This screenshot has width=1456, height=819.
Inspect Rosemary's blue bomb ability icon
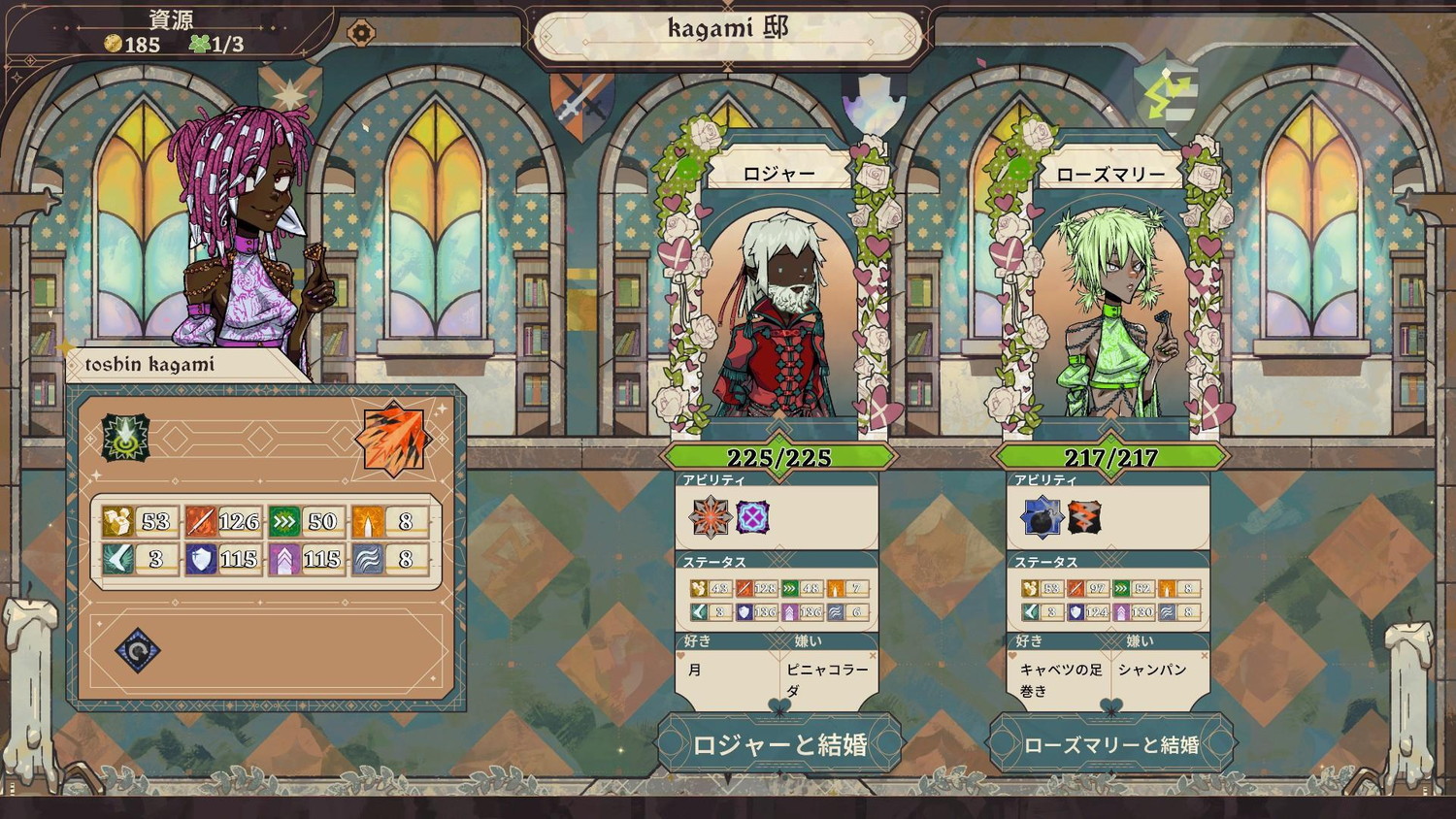point(1042,517)
